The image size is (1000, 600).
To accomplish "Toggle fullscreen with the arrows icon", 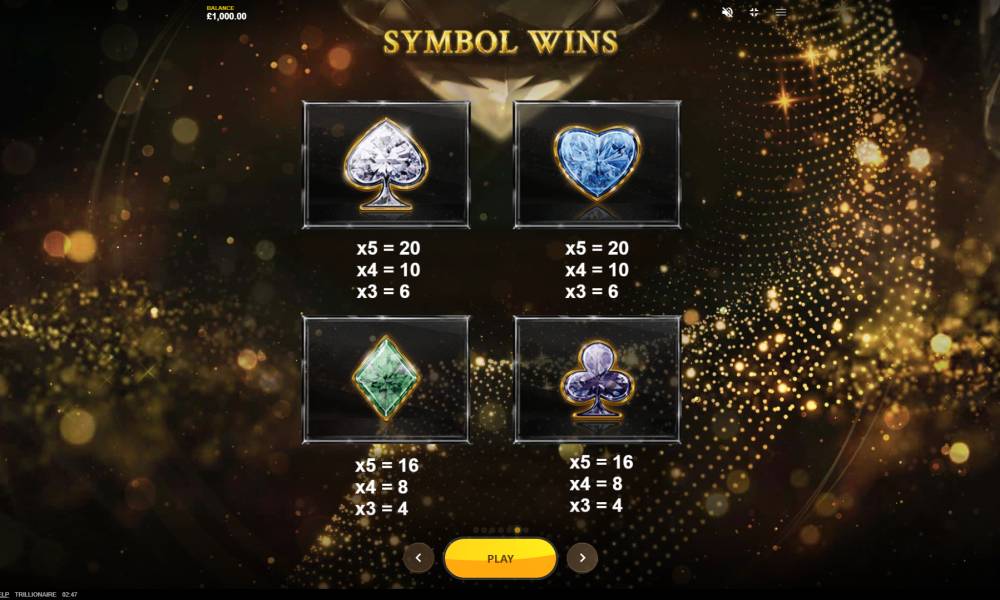I will click(x=754, y=12).
